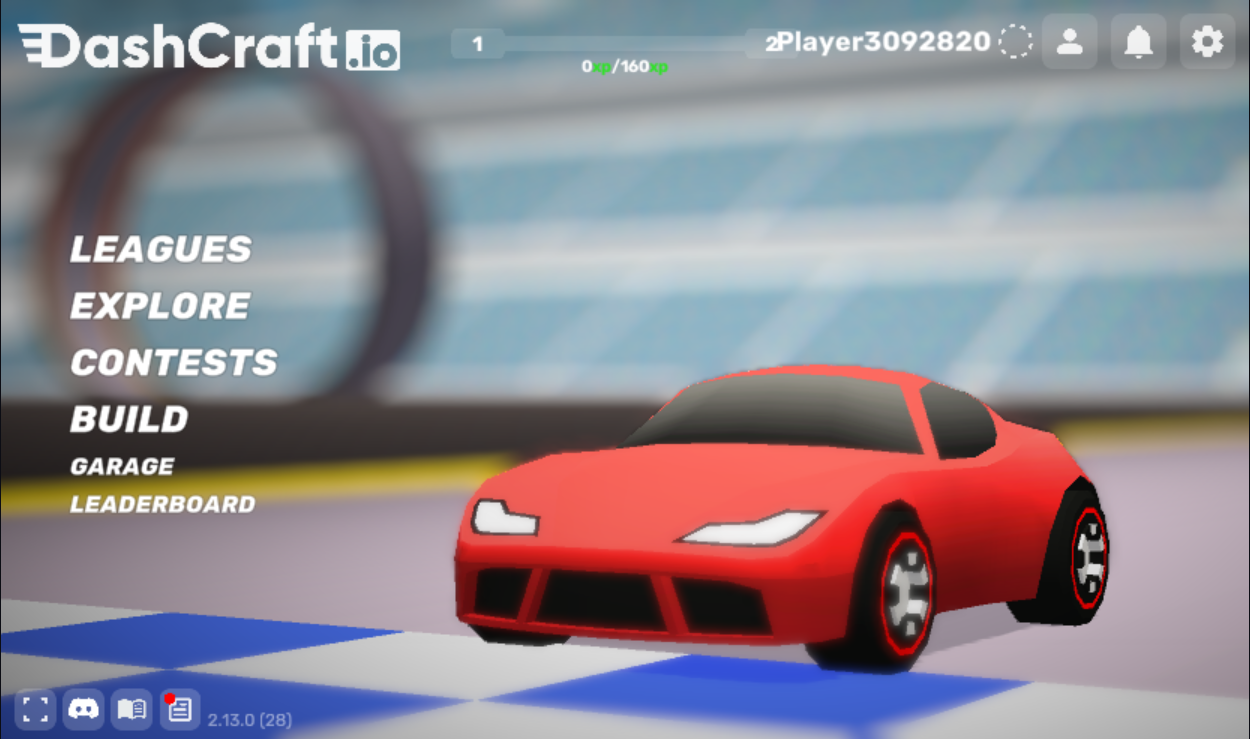Click the DashCraft.io logo

209,47
